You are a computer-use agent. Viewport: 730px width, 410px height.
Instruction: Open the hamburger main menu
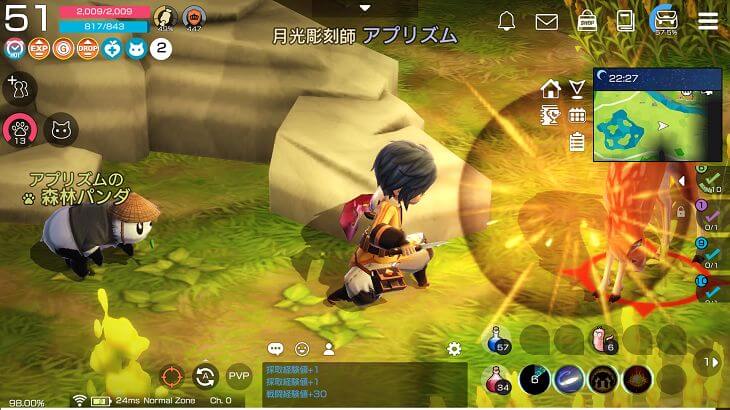tap(707, 21)
